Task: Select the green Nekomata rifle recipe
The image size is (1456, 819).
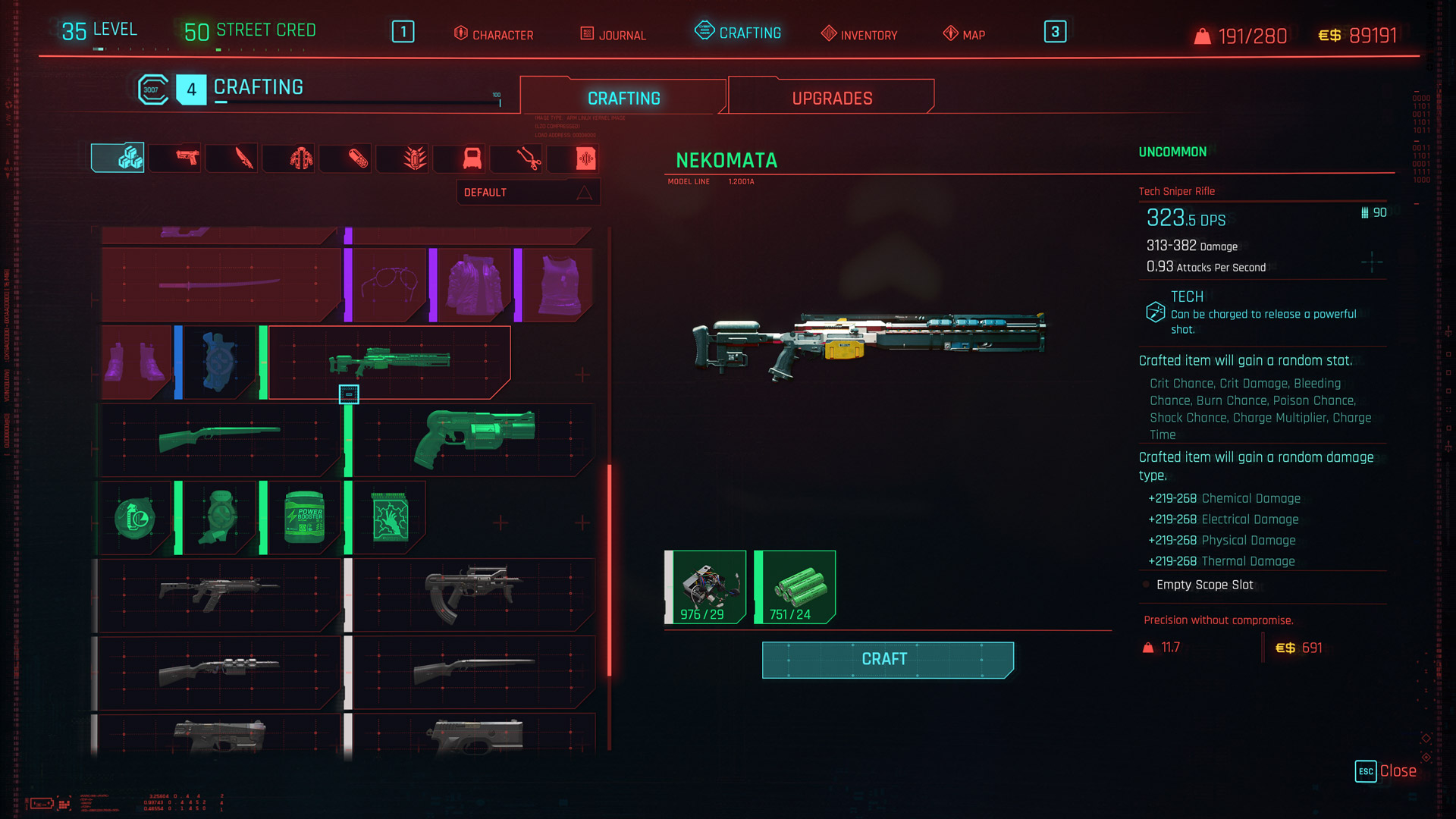Action: (x=389, y=362)
